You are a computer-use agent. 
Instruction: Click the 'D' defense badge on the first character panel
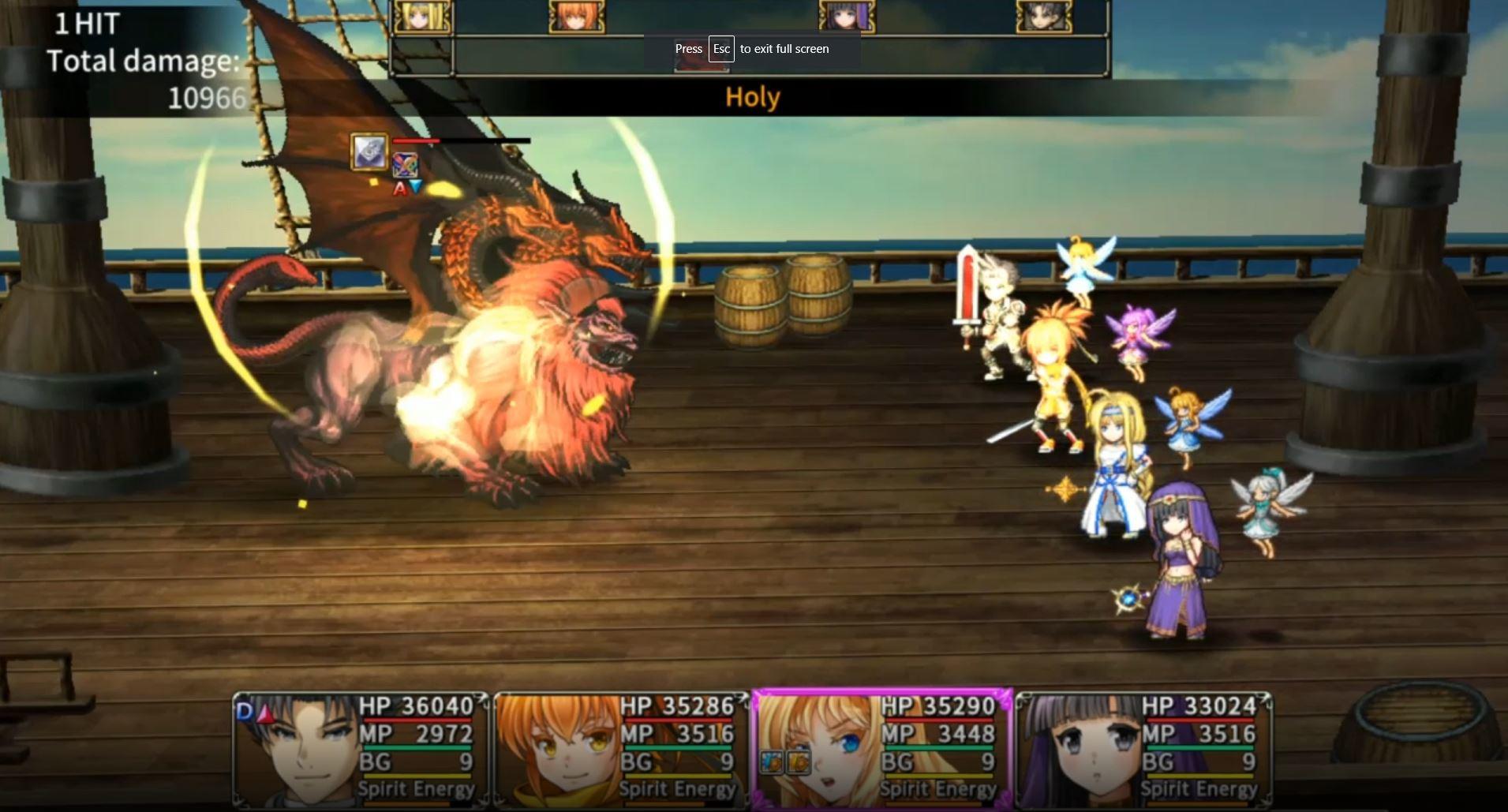point(243,709)
